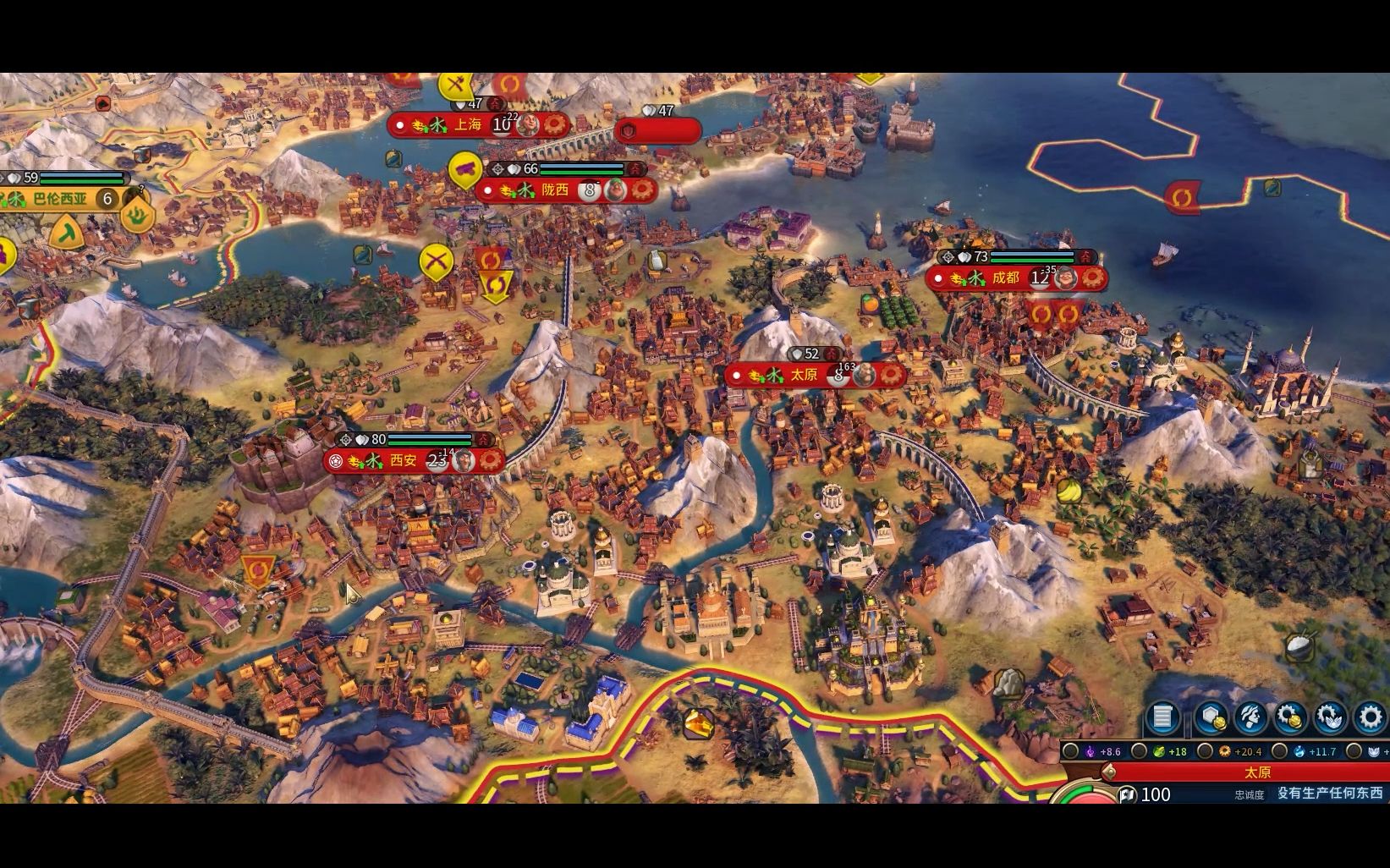Toggle the food yield focus circle
Image resolution: width=1390 pixels, height=868 pixels.
coord(1140,751)
